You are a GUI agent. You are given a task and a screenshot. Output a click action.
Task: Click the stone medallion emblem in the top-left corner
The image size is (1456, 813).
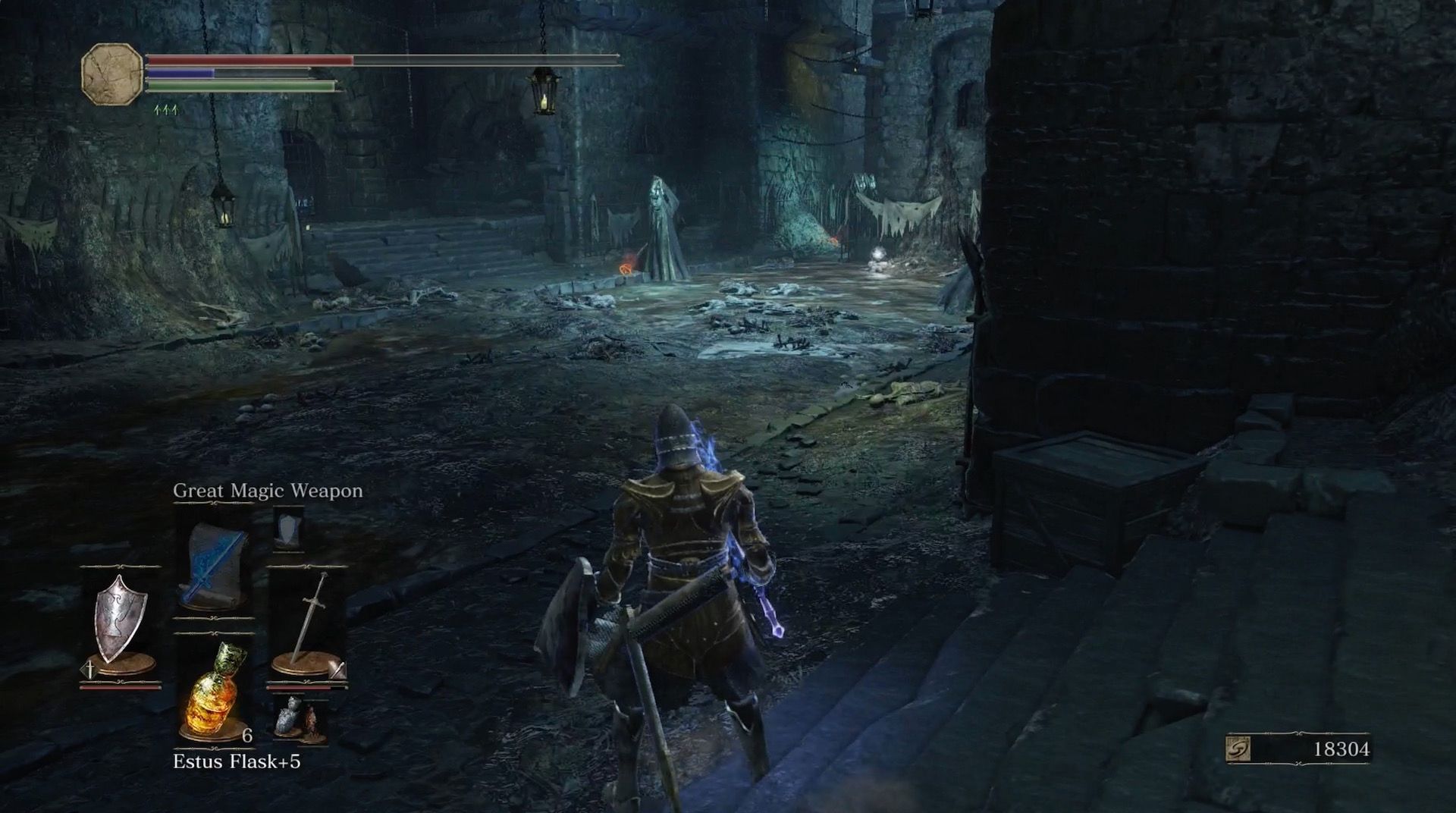click(112, 74)
